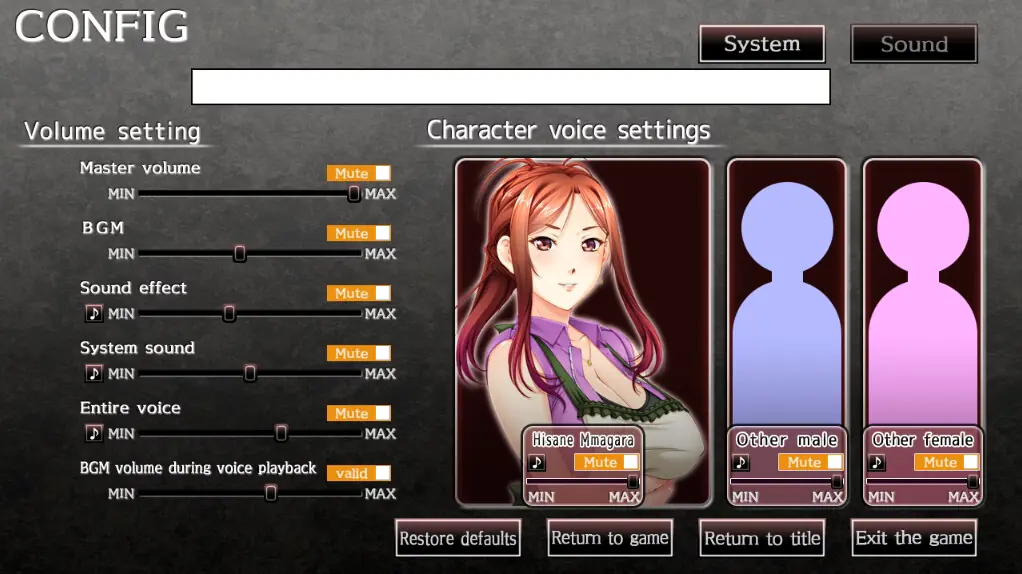Image resolution: width=1022 pixels, height=574 pixels.
Task: Open the Sound settings tab
Action: tap(913, 44)
